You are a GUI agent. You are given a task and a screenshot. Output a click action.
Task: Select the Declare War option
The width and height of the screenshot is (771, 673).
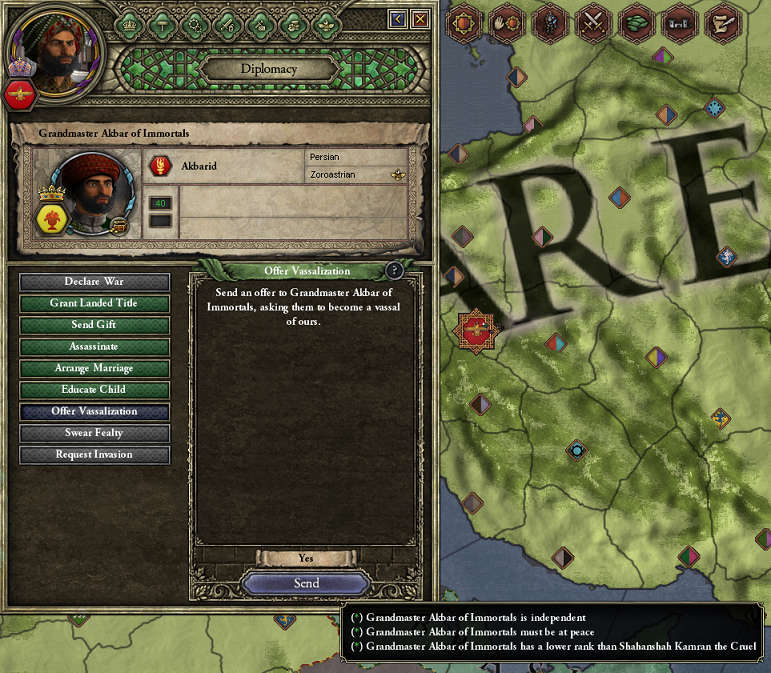(x=94, y=282)
